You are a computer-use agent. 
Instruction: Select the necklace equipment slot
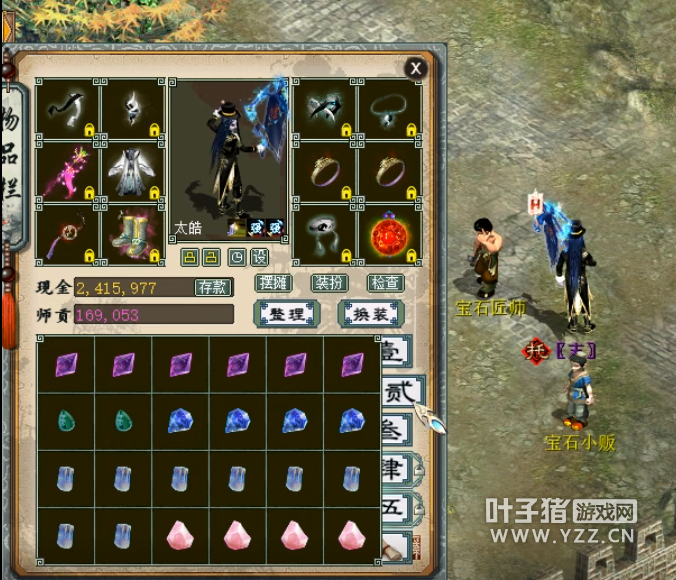pyautogui.click(x=389, y=108)
